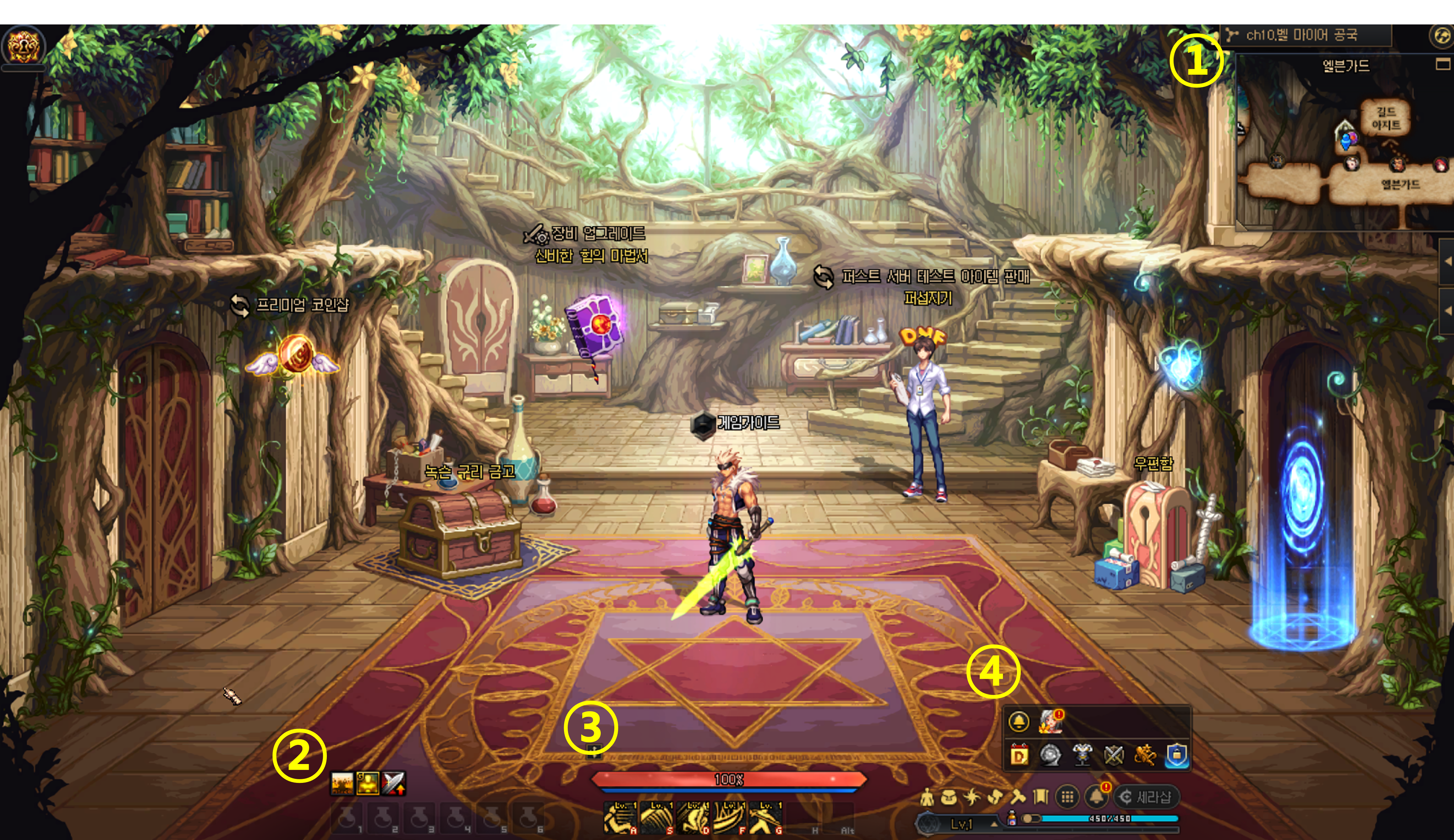1454x840 pixels.
Task: Select the guild hideout marker on minimap
Action: pyautogui.click(x=1385, y=118)
